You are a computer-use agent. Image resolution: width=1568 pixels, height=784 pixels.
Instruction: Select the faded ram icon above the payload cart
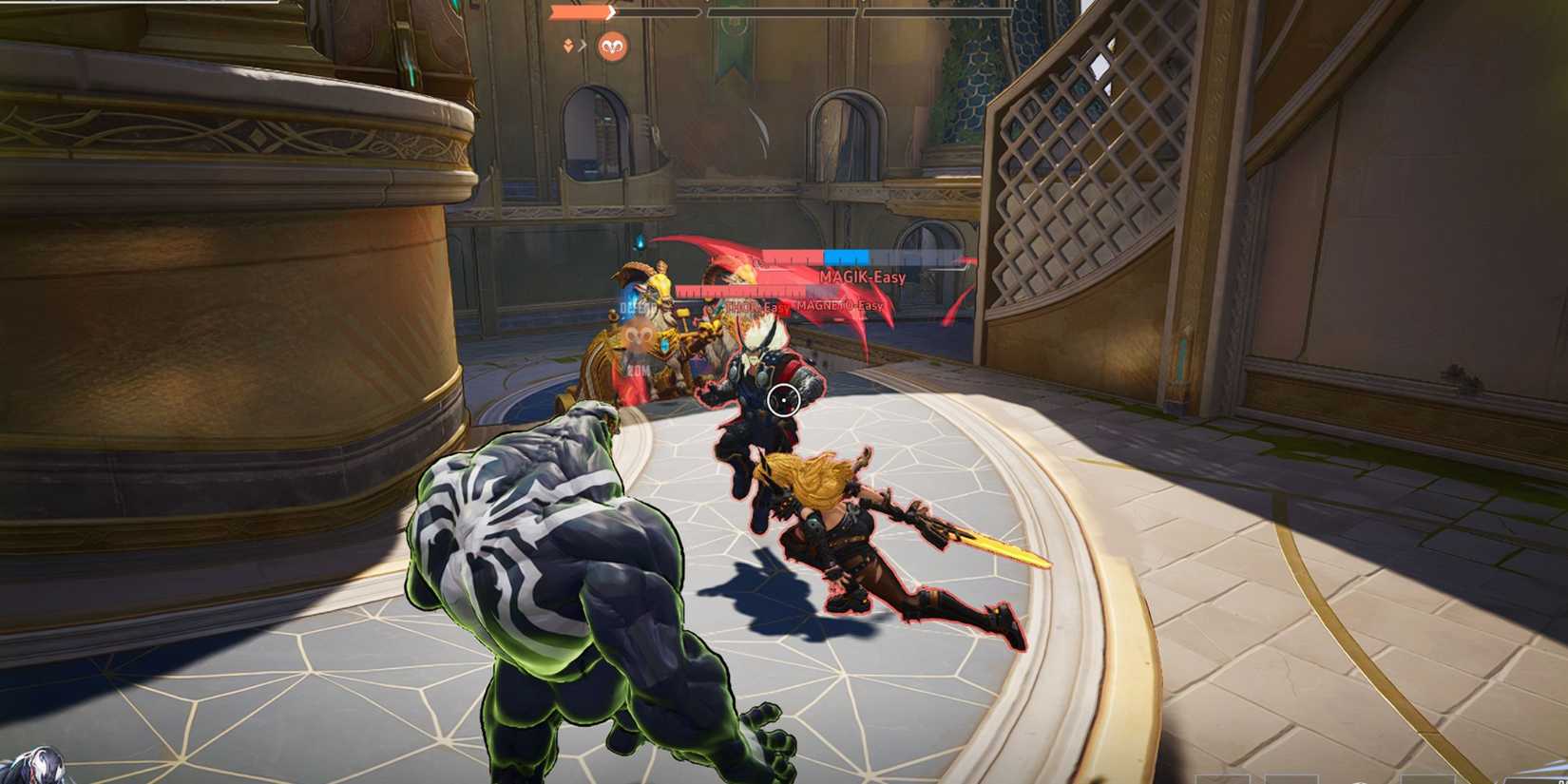coord(637,335)
